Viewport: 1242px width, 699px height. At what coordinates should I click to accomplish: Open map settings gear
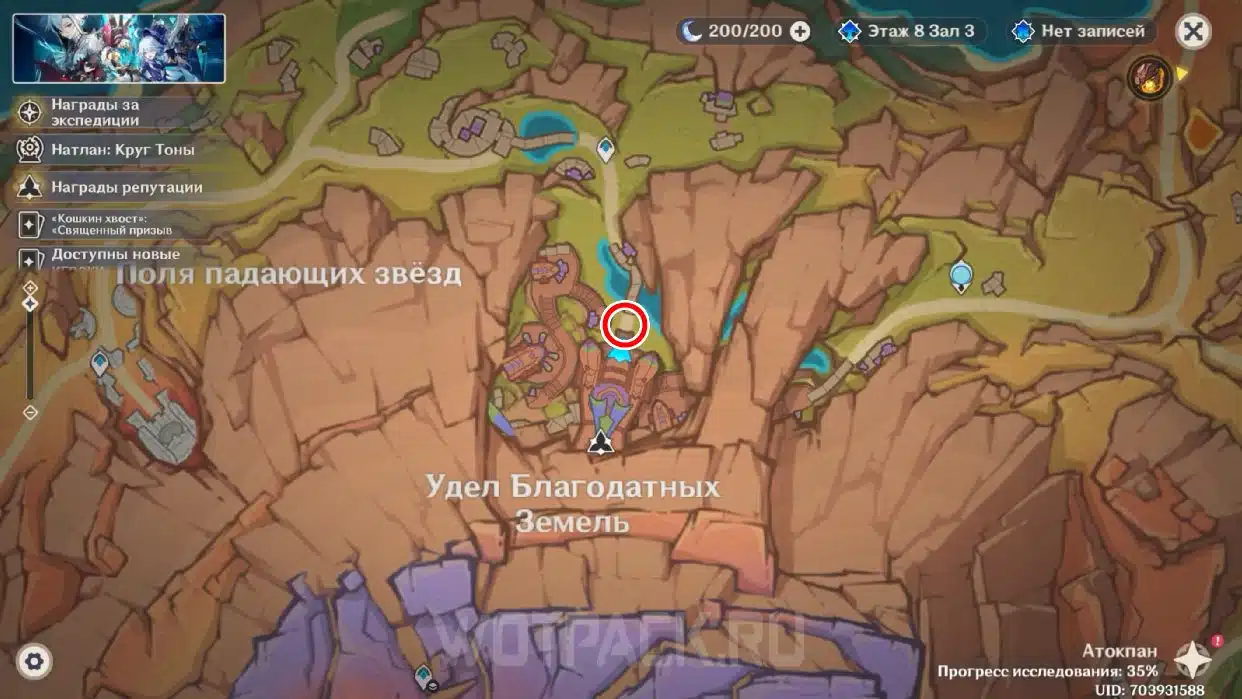[35, 661]
